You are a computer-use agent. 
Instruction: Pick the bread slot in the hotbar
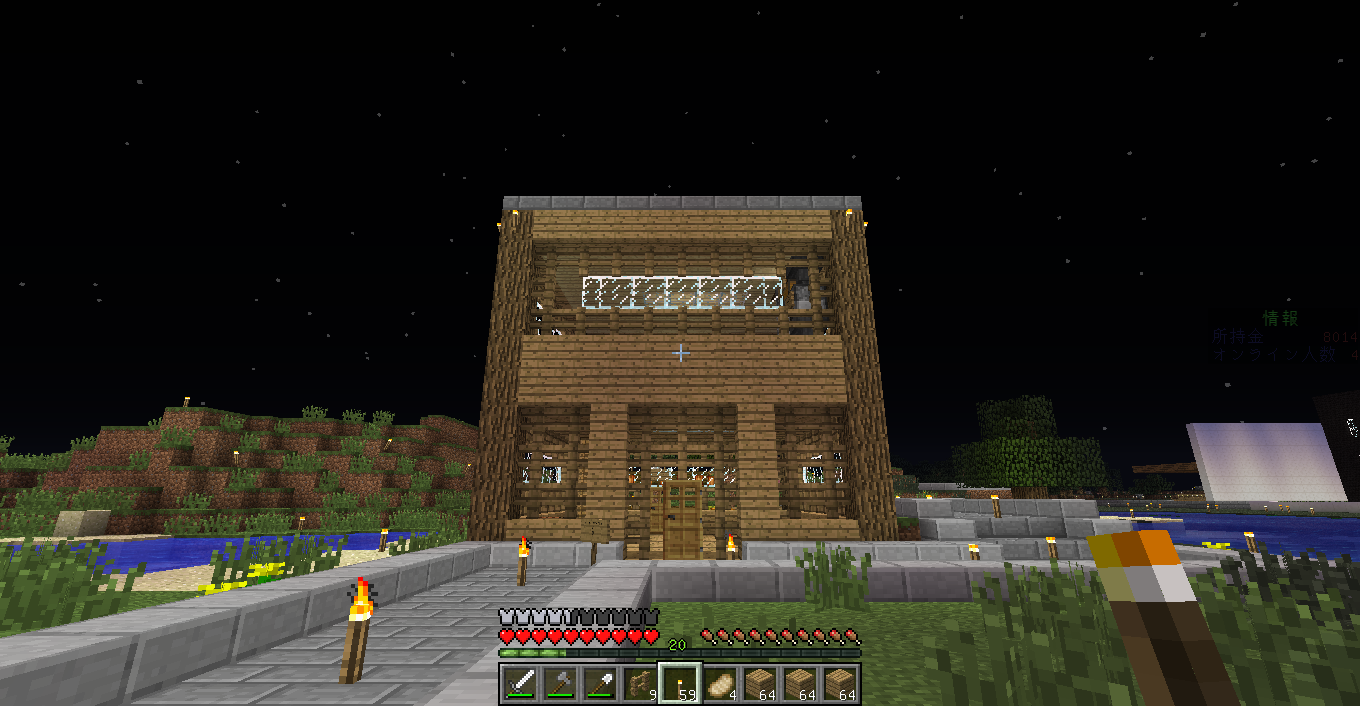pyautogui.click(x=720, y=684)
